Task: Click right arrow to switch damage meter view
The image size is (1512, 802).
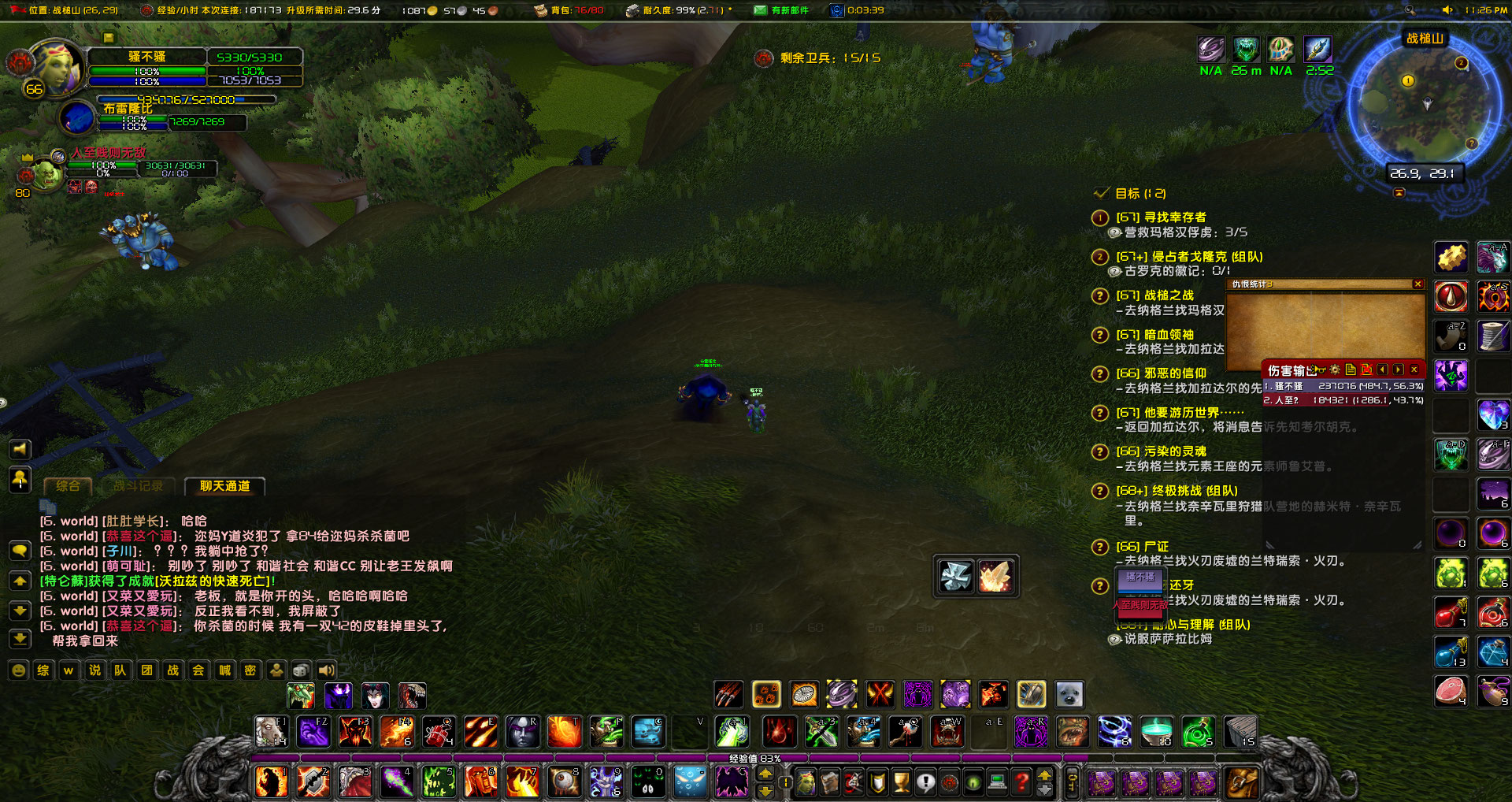Action: pyautogui.click(x=1399, y=369)
